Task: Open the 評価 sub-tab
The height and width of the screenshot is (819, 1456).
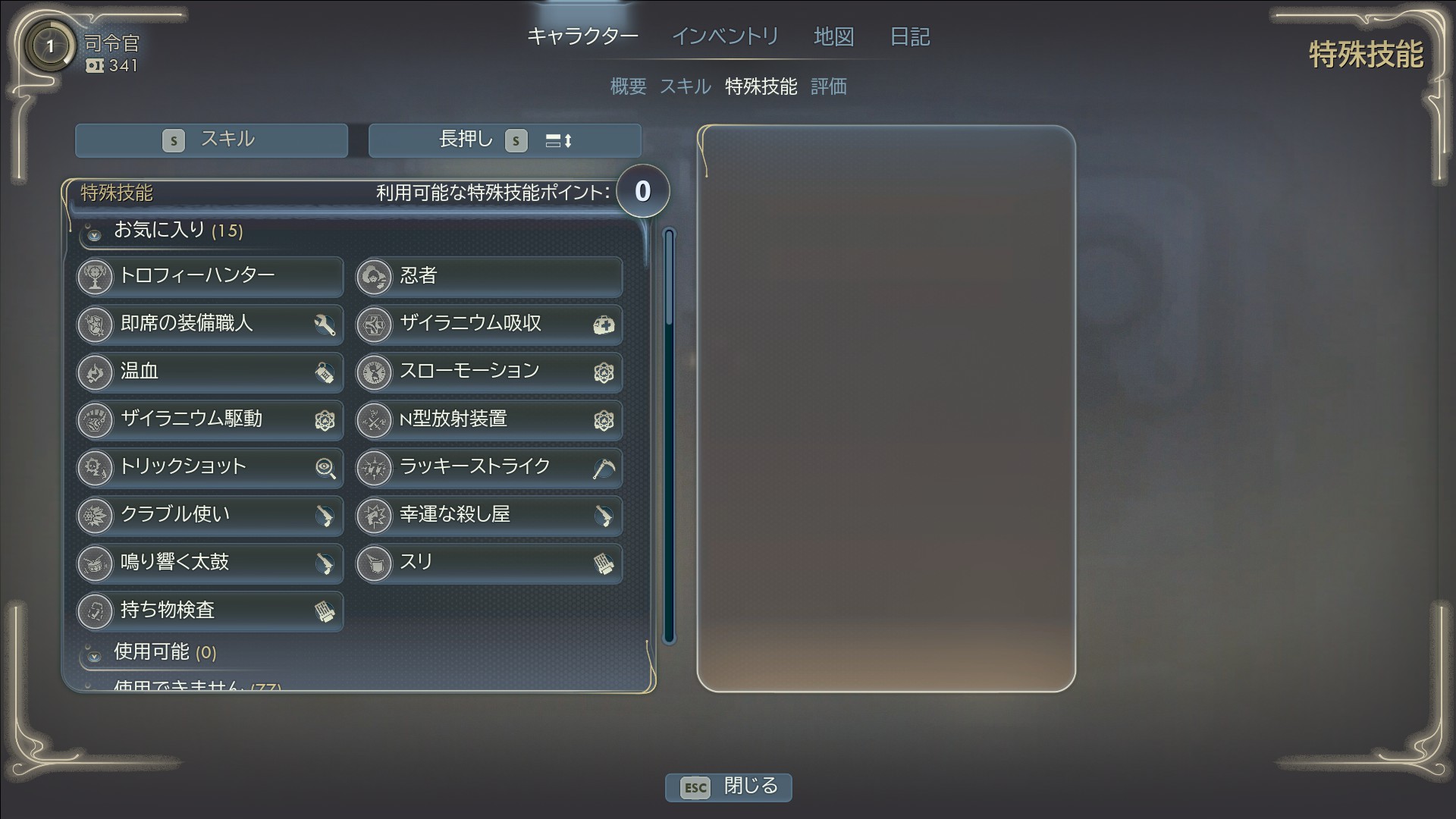Action: pos(828,86)
